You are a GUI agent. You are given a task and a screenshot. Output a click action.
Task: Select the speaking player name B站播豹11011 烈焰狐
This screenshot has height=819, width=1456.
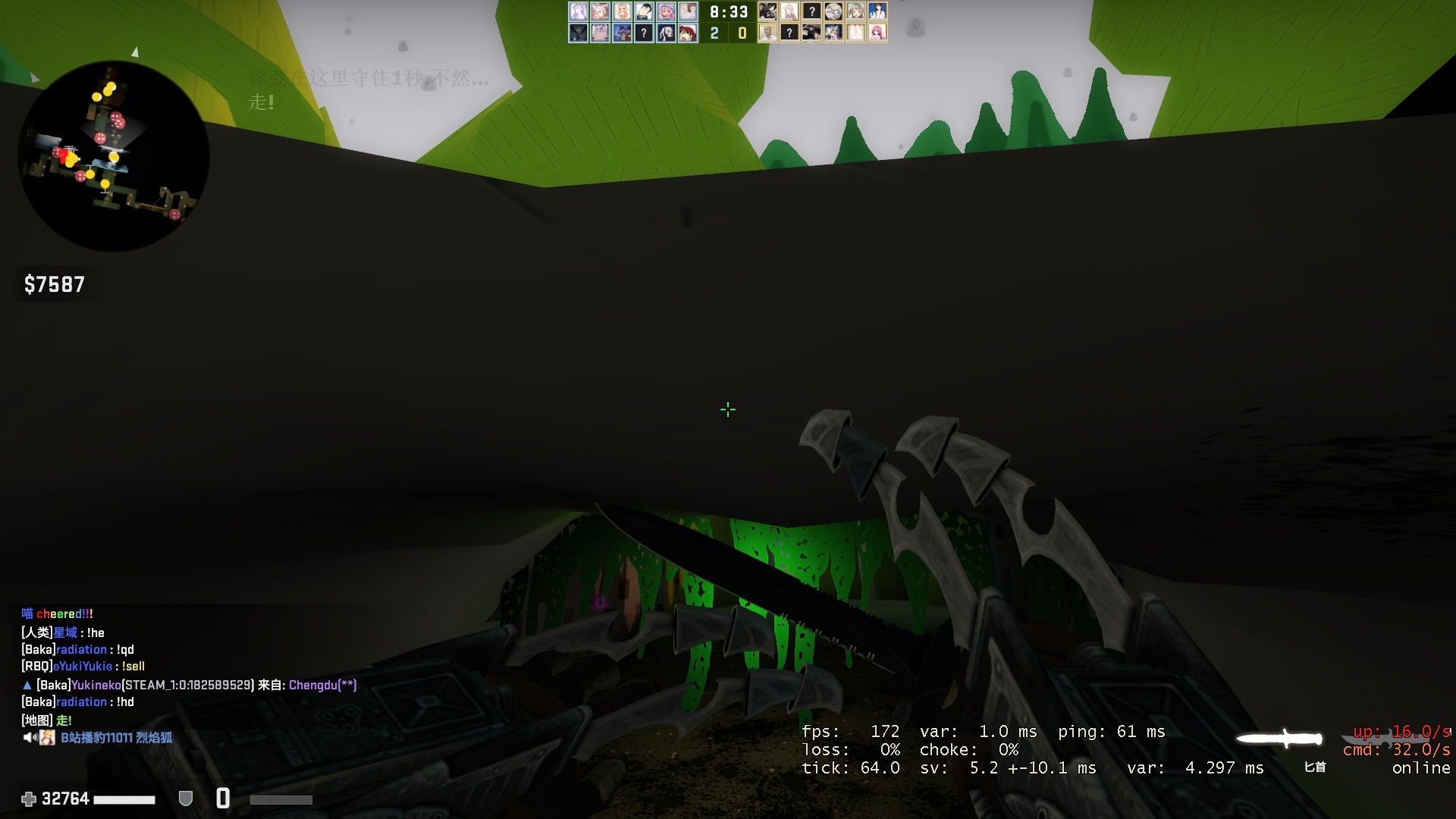coord(117,738)
